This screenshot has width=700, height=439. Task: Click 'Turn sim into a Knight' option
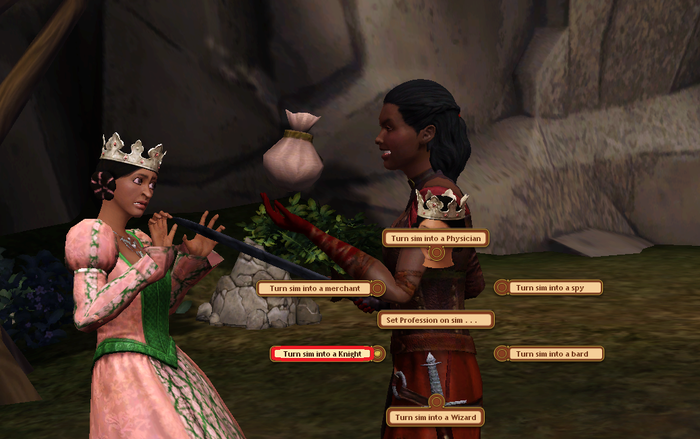click(x=321, y=353)
